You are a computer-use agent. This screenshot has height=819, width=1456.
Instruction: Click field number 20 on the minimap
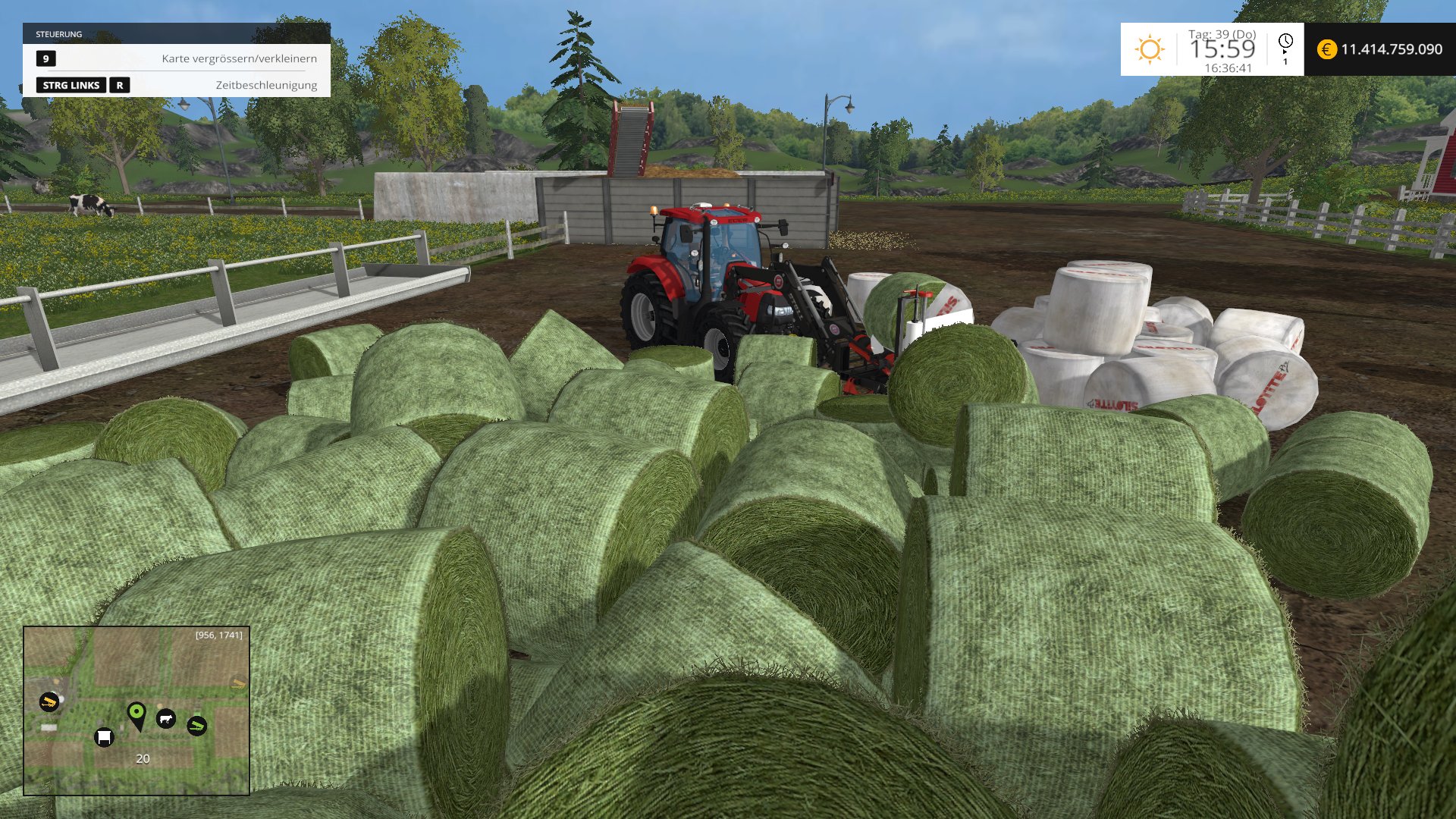pos(143,758)
